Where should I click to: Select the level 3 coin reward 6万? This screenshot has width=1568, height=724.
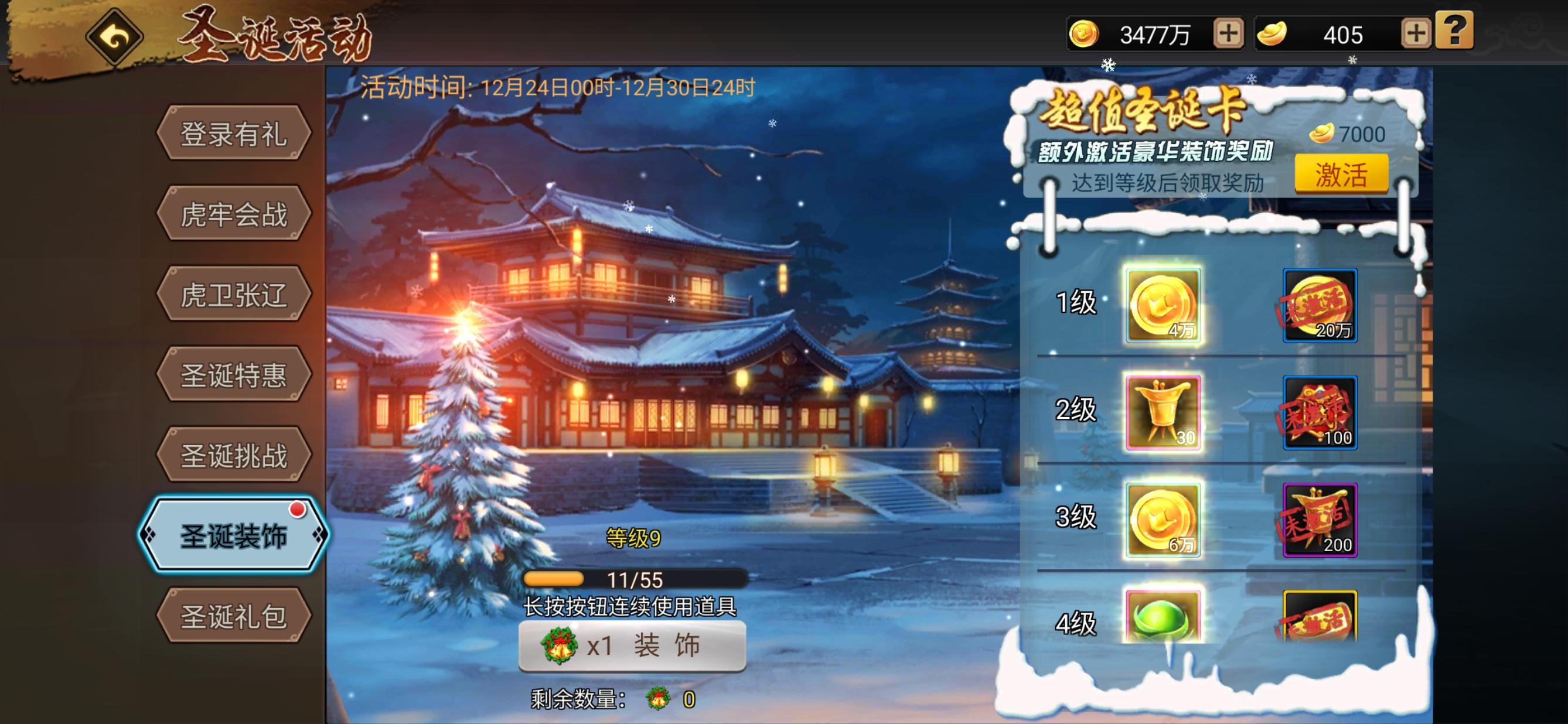coord(1165,522)
